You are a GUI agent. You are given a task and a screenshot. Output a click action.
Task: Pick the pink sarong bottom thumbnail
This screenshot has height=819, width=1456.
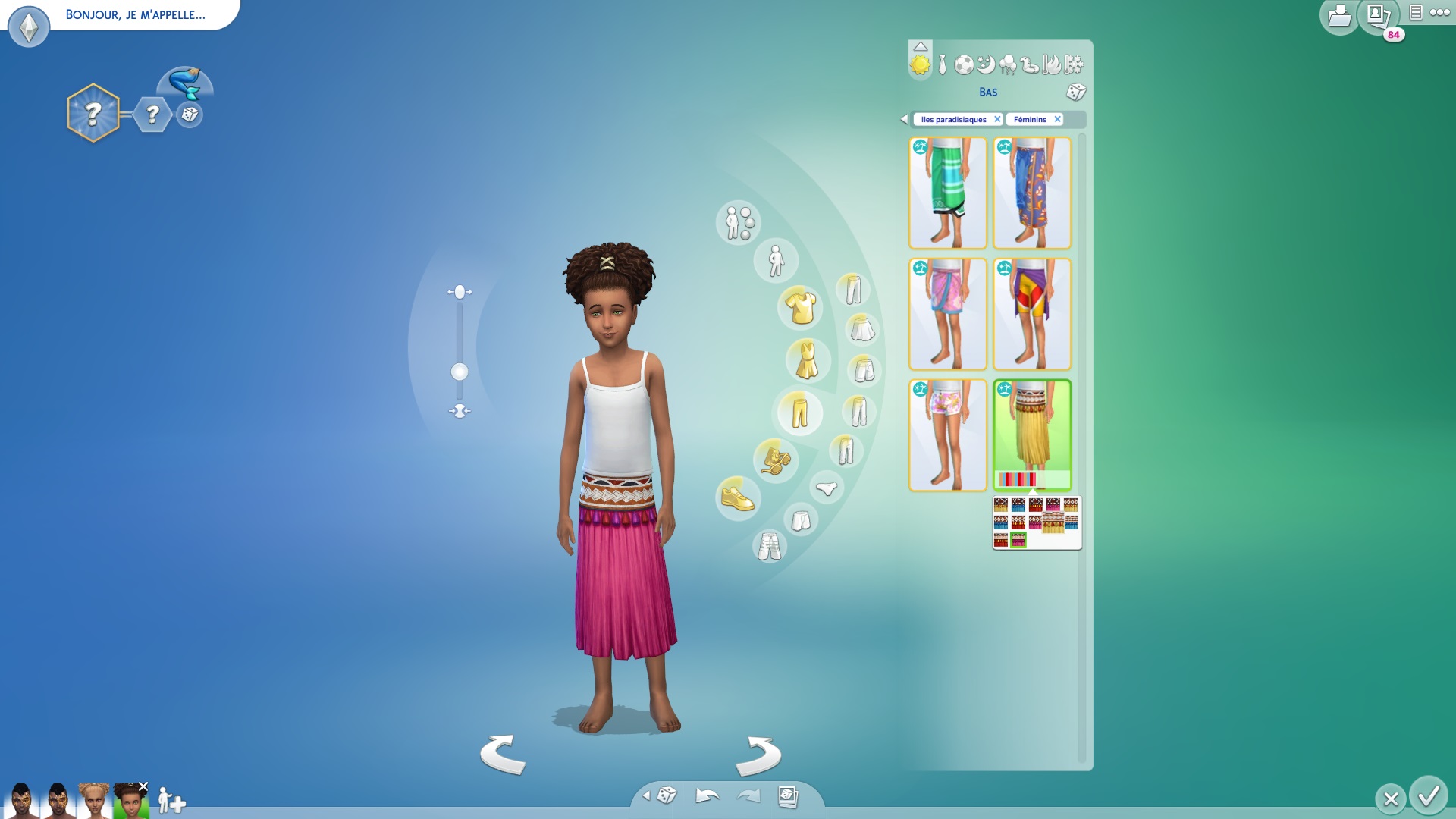tap(947, 314)
